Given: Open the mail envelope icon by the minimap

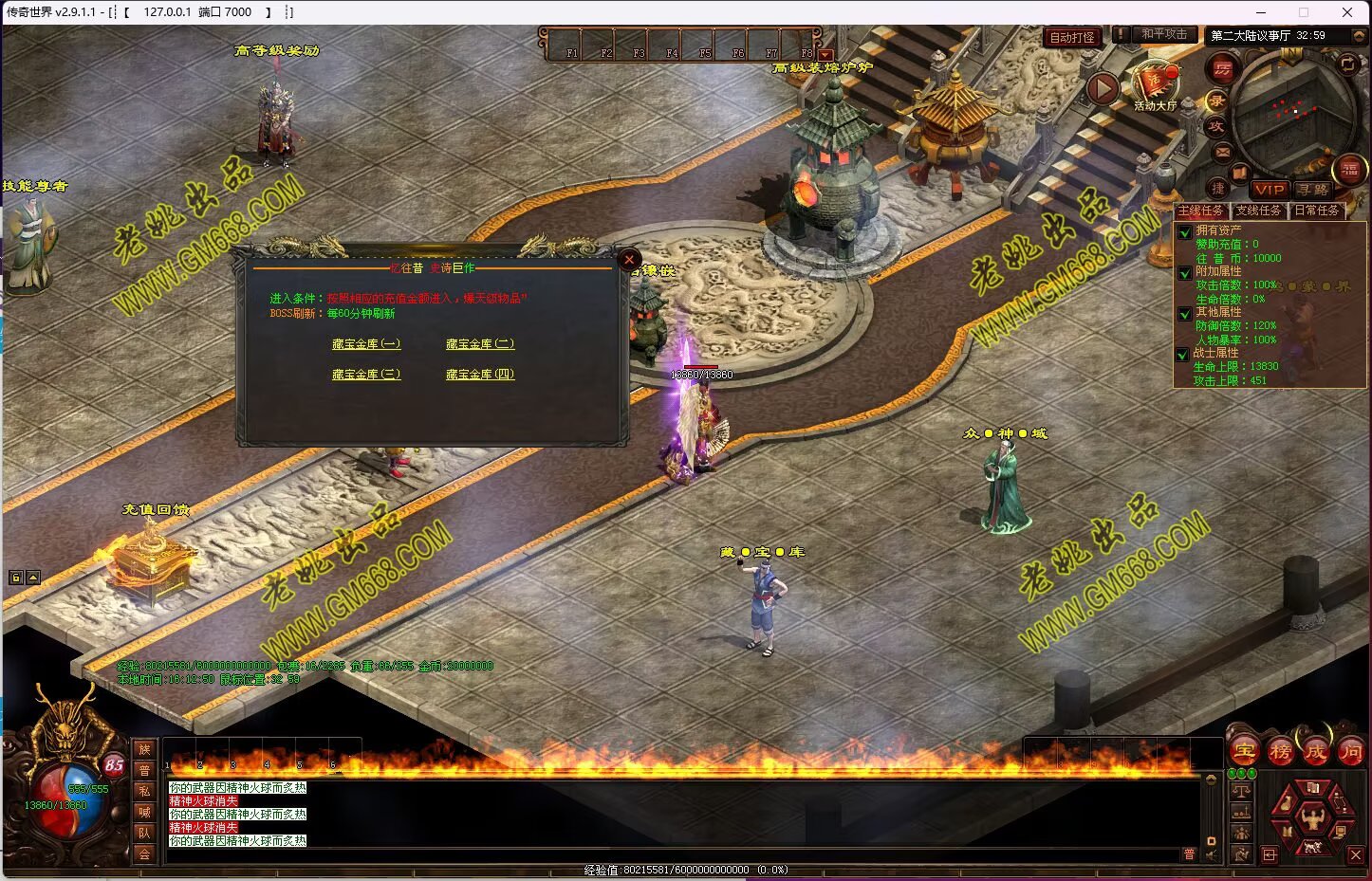Looking at the screenshot, I should 1222,152.
